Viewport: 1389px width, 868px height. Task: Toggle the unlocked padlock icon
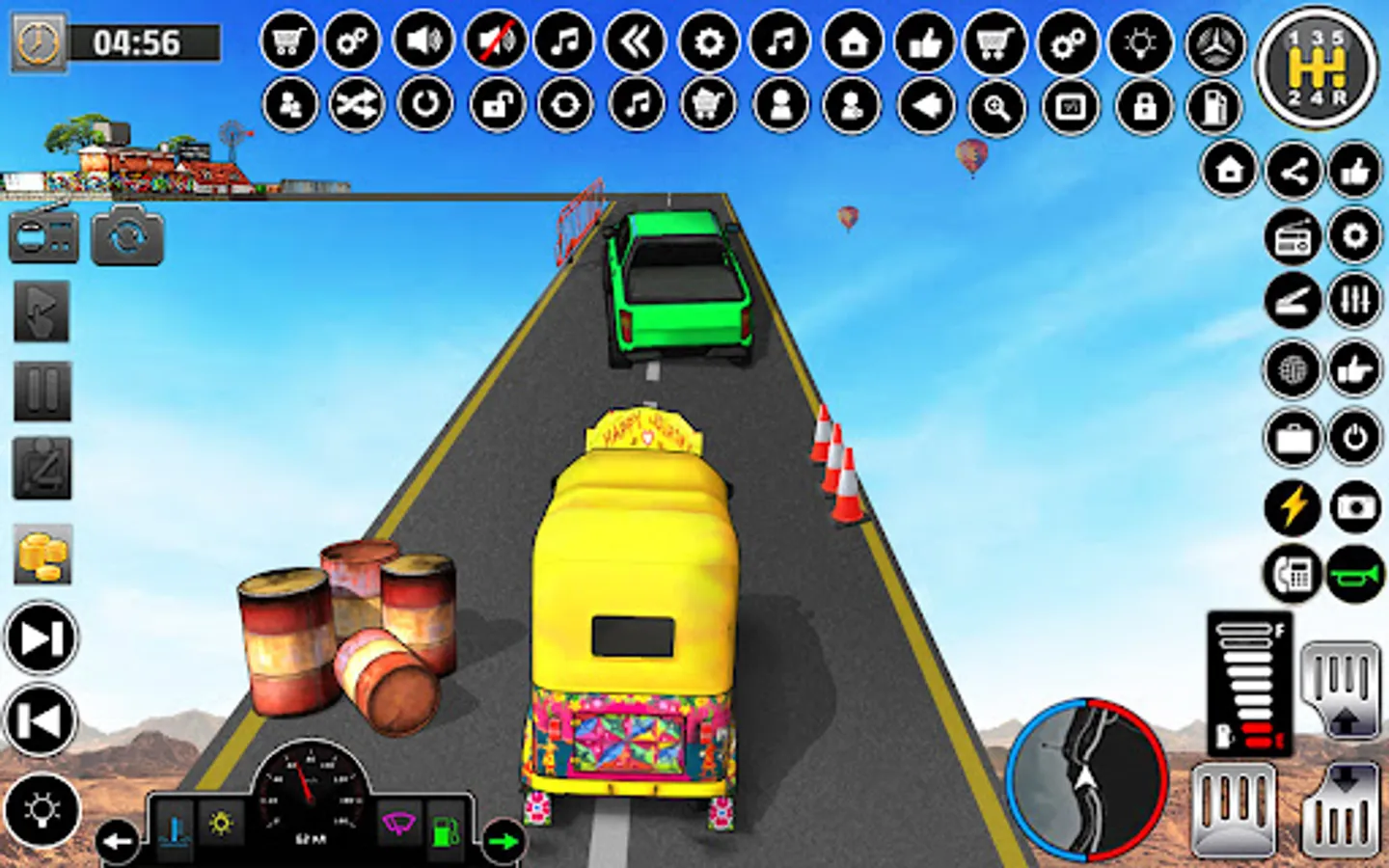[498, 104]
